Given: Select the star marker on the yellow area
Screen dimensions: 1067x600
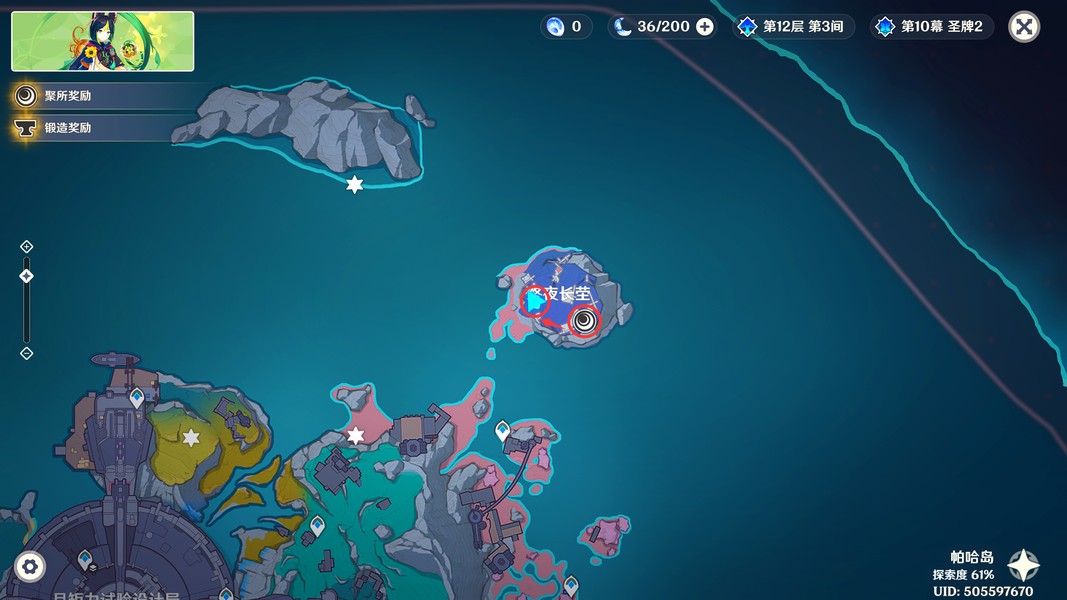Looking at the screenshot, I should click(191, 438).
